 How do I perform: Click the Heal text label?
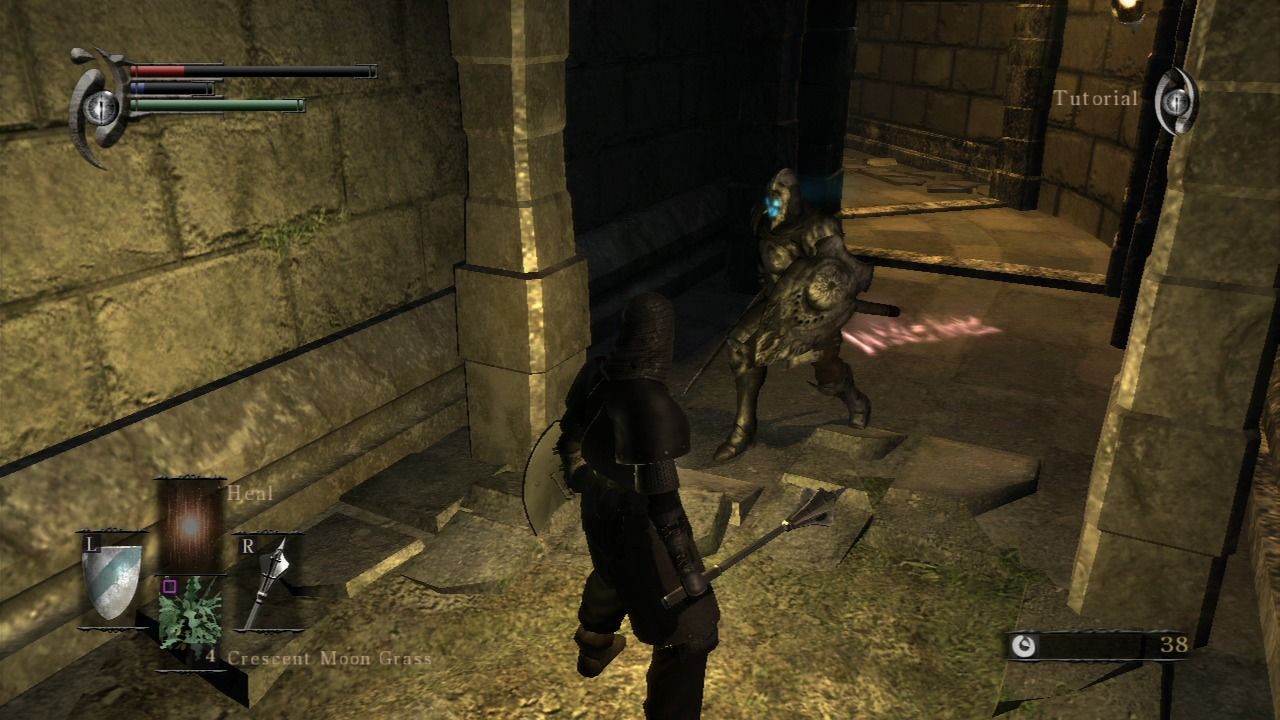pyautogui.click(x=250, y=494)
